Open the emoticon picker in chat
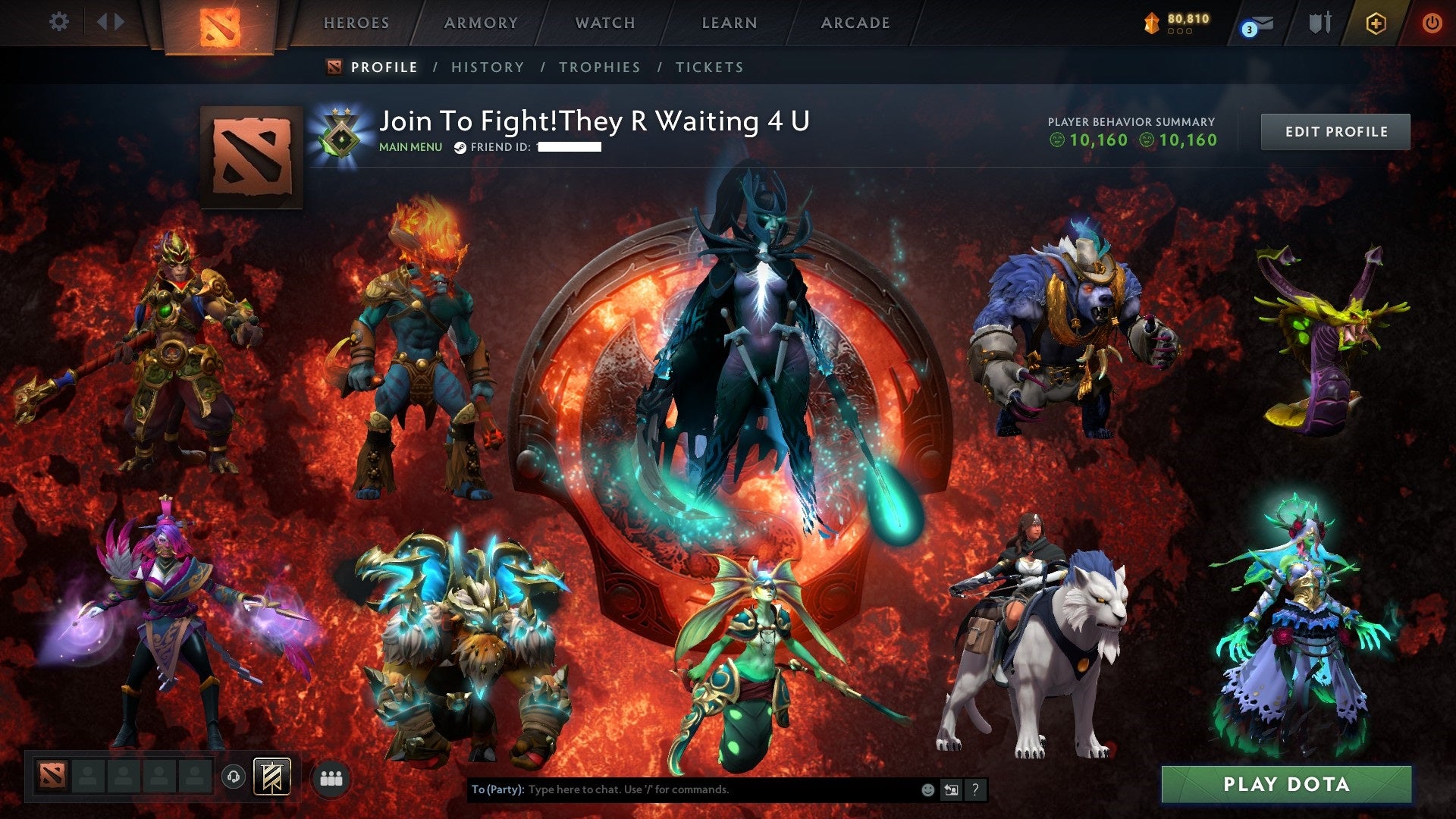Viewport: 1456px width, 819px height. 927,789
